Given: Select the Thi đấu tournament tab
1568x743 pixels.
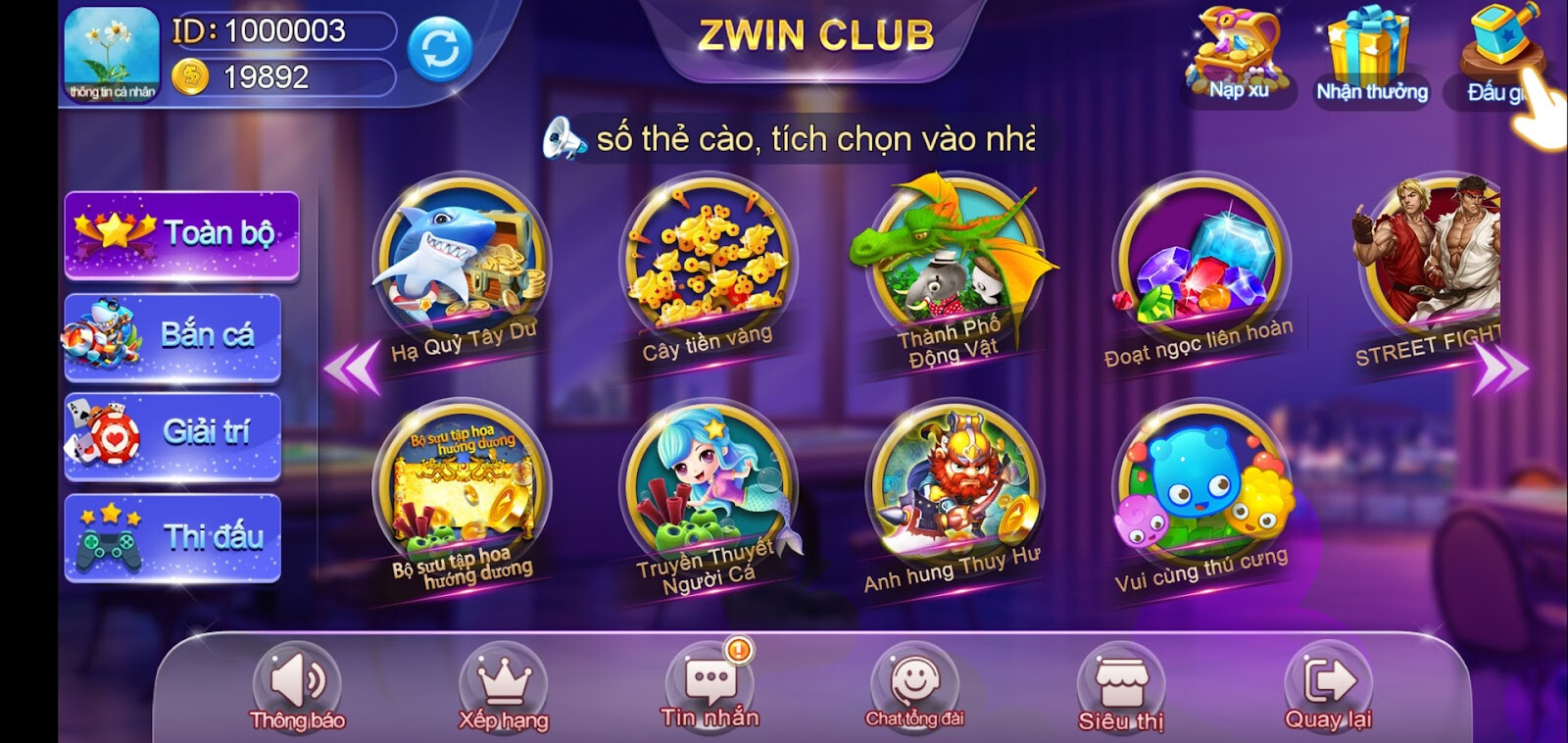Looking at the screenshot, I should [x=174, y=534].
